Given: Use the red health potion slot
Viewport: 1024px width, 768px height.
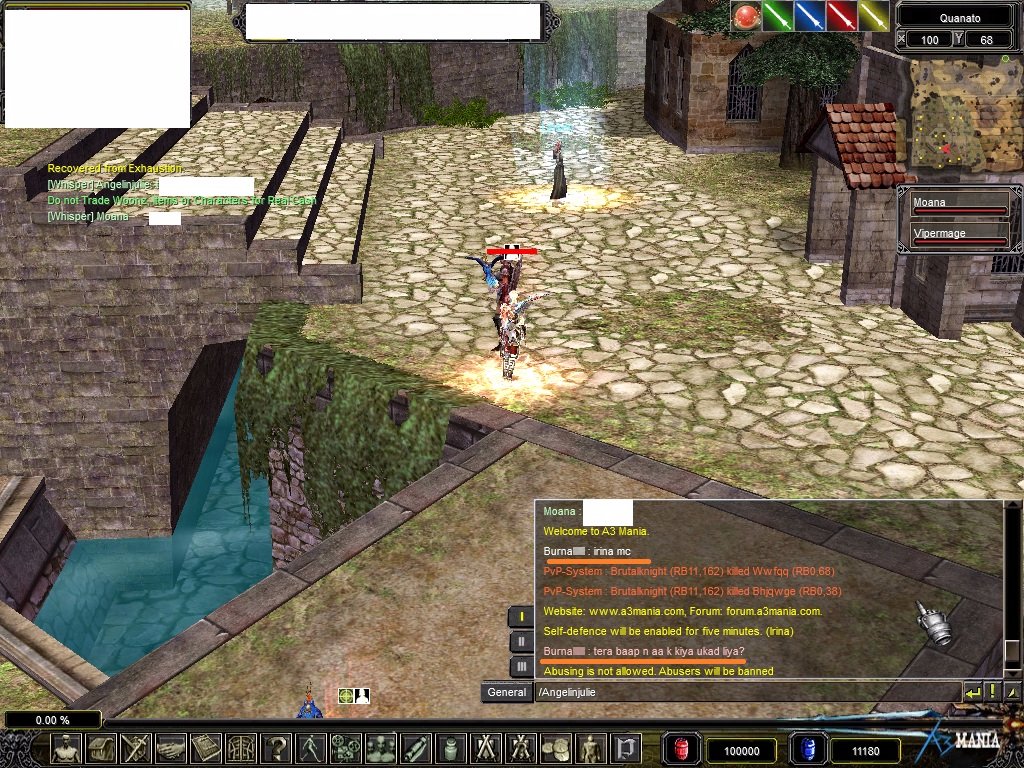Looking at the screenshot, I should click(x=683, y=749).
